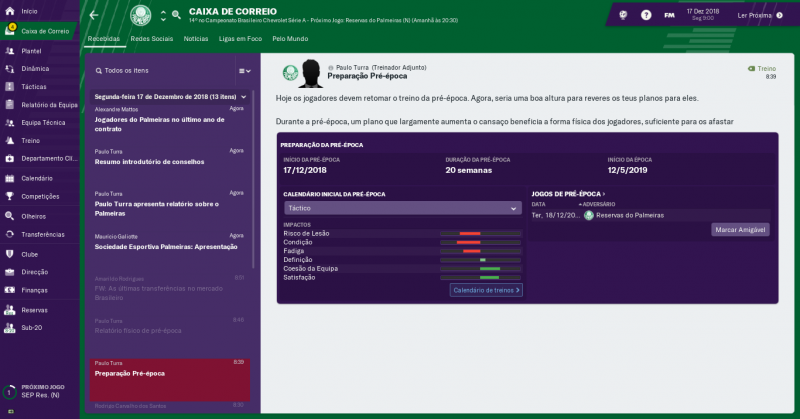
Task: Open the Treino training section
Action: point(30,140)
